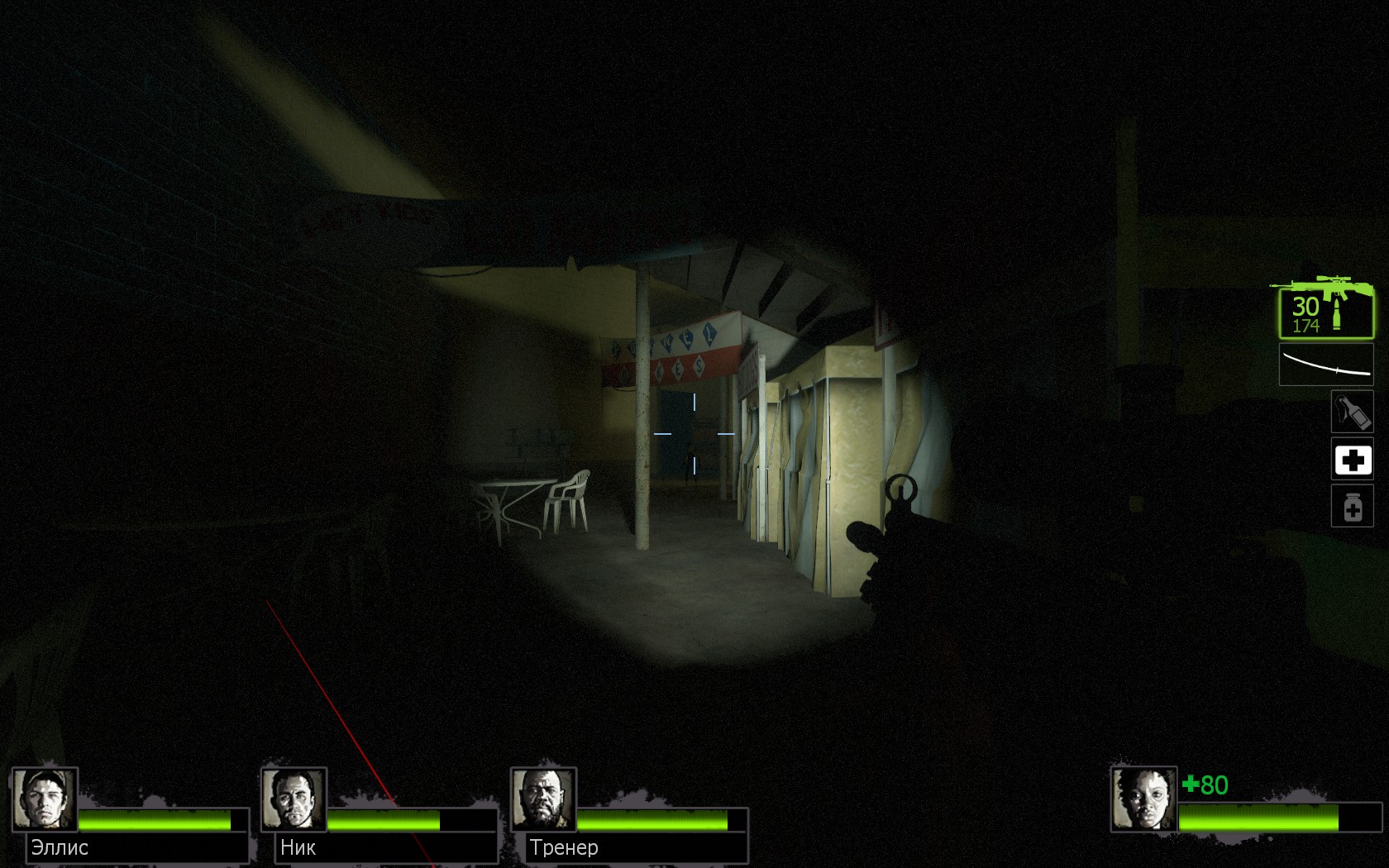Click your own survivor portrait

1143,799
